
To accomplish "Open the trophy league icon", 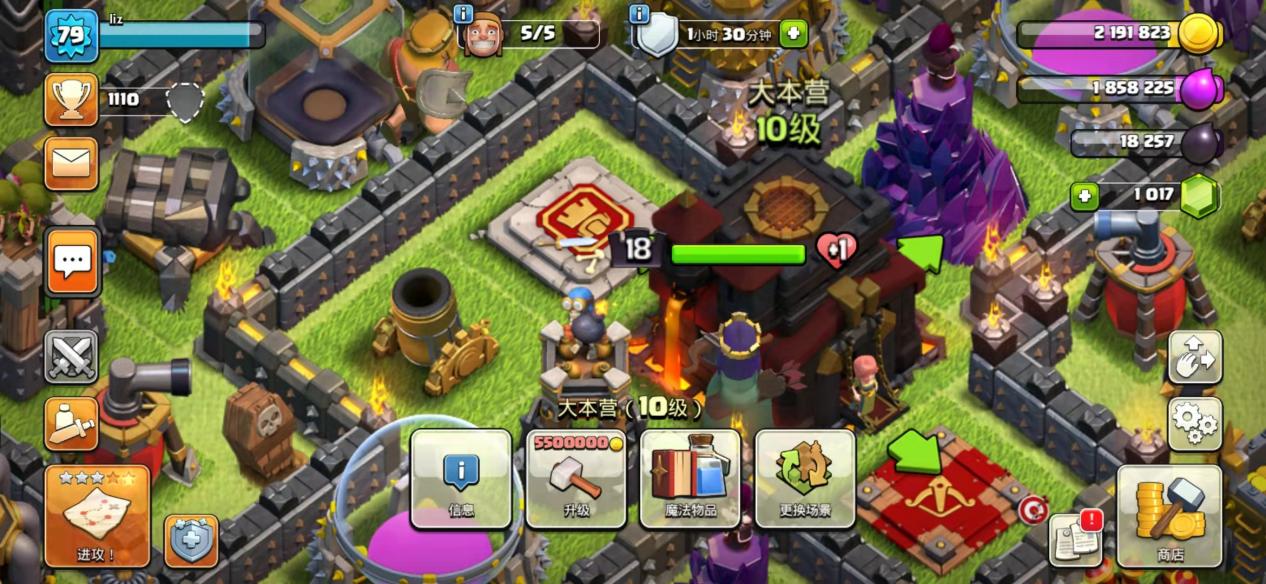I will (72, 99).
